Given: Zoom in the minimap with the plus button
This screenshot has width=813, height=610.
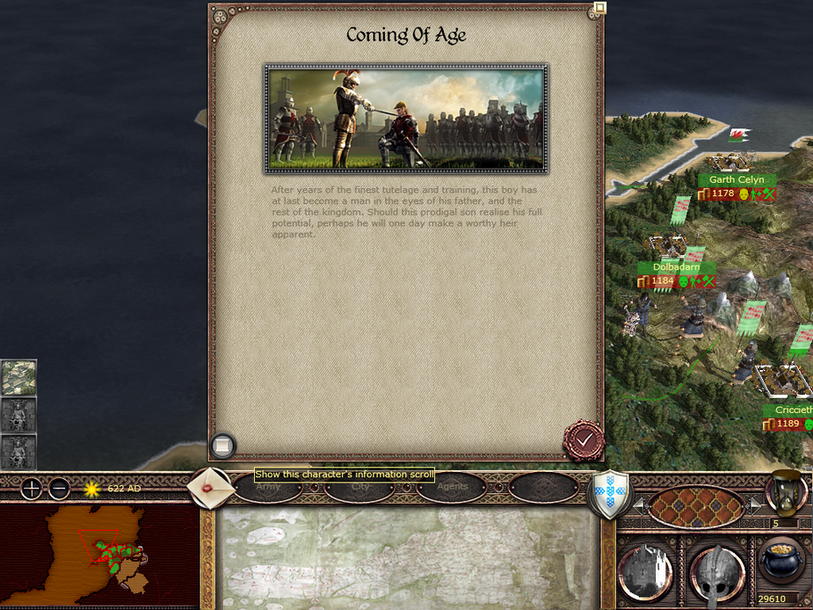Looking at the screenshot, I should 32,489.
